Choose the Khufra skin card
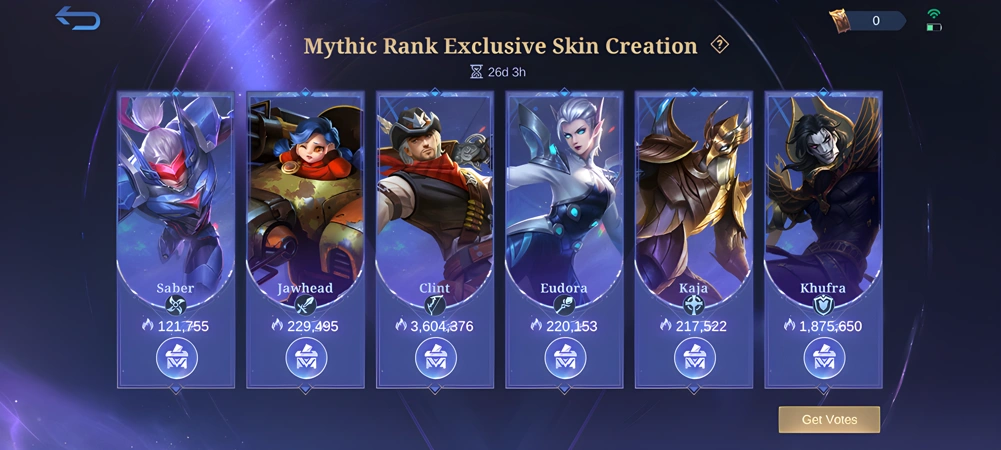Image resolution: width=1001 pixels, height=450 pixels. [823, 190]
